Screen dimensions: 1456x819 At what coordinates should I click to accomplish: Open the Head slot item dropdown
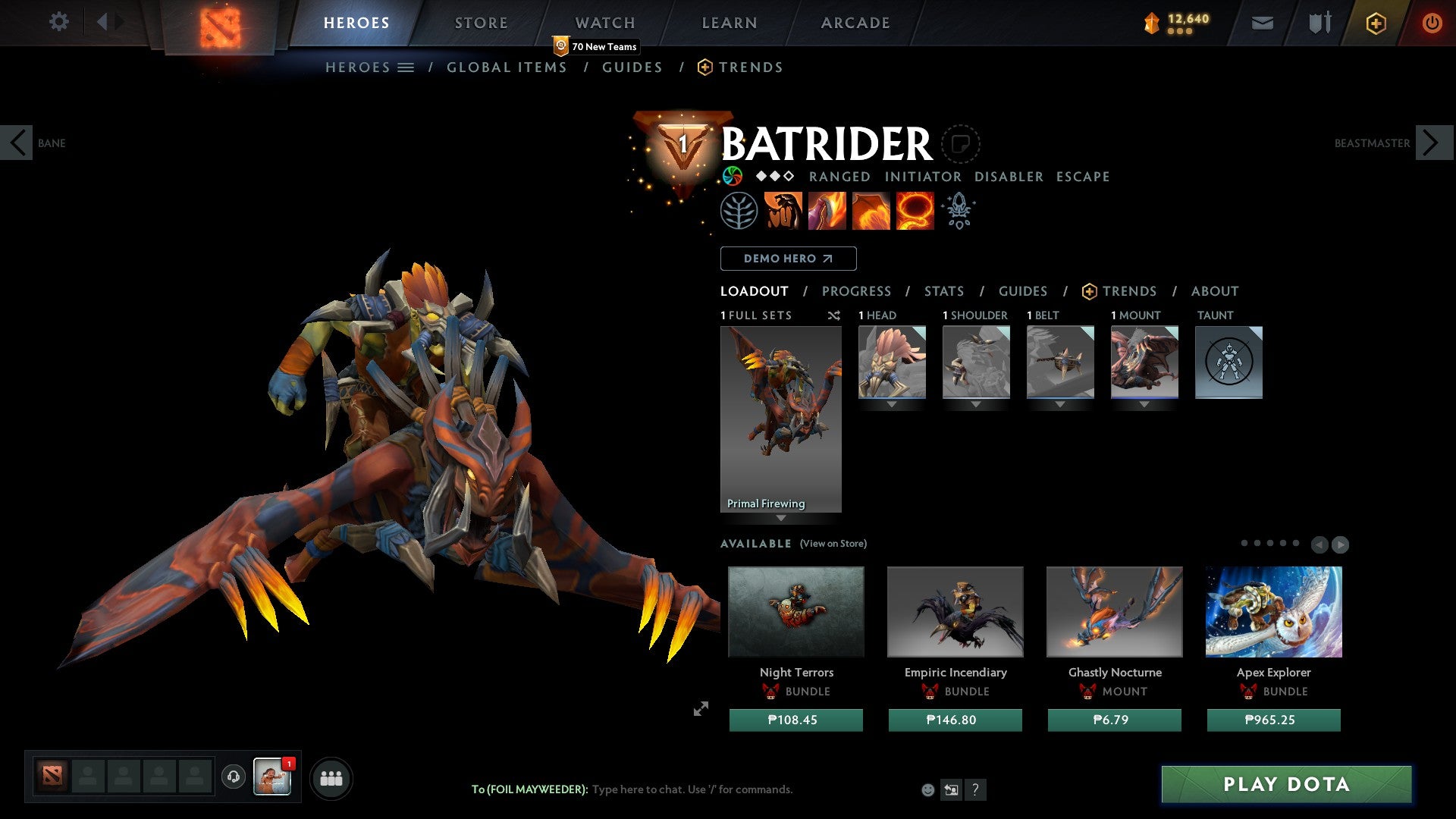(x=891, y=404)
